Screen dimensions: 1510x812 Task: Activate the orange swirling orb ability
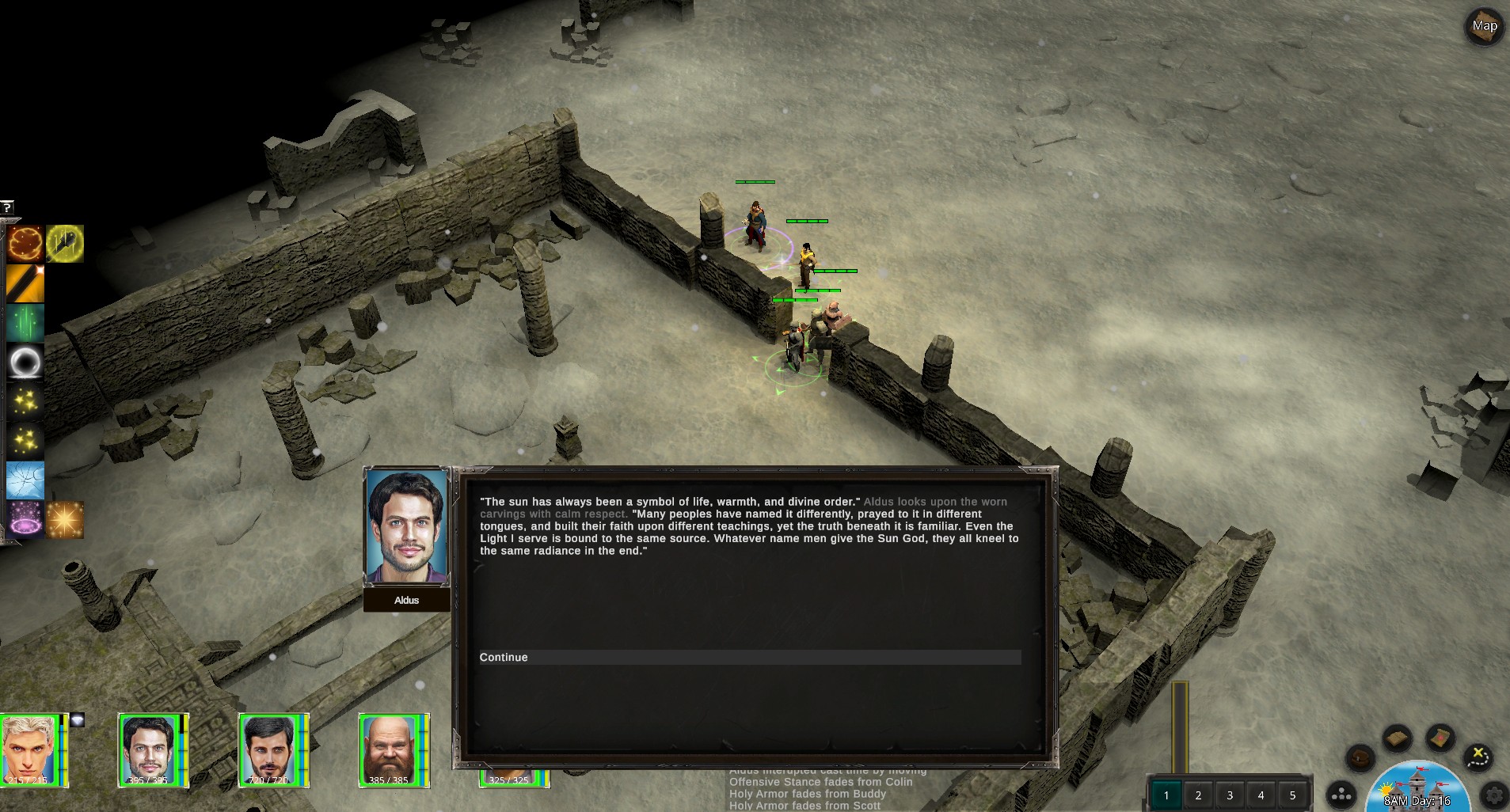click(x=25, y=244)
